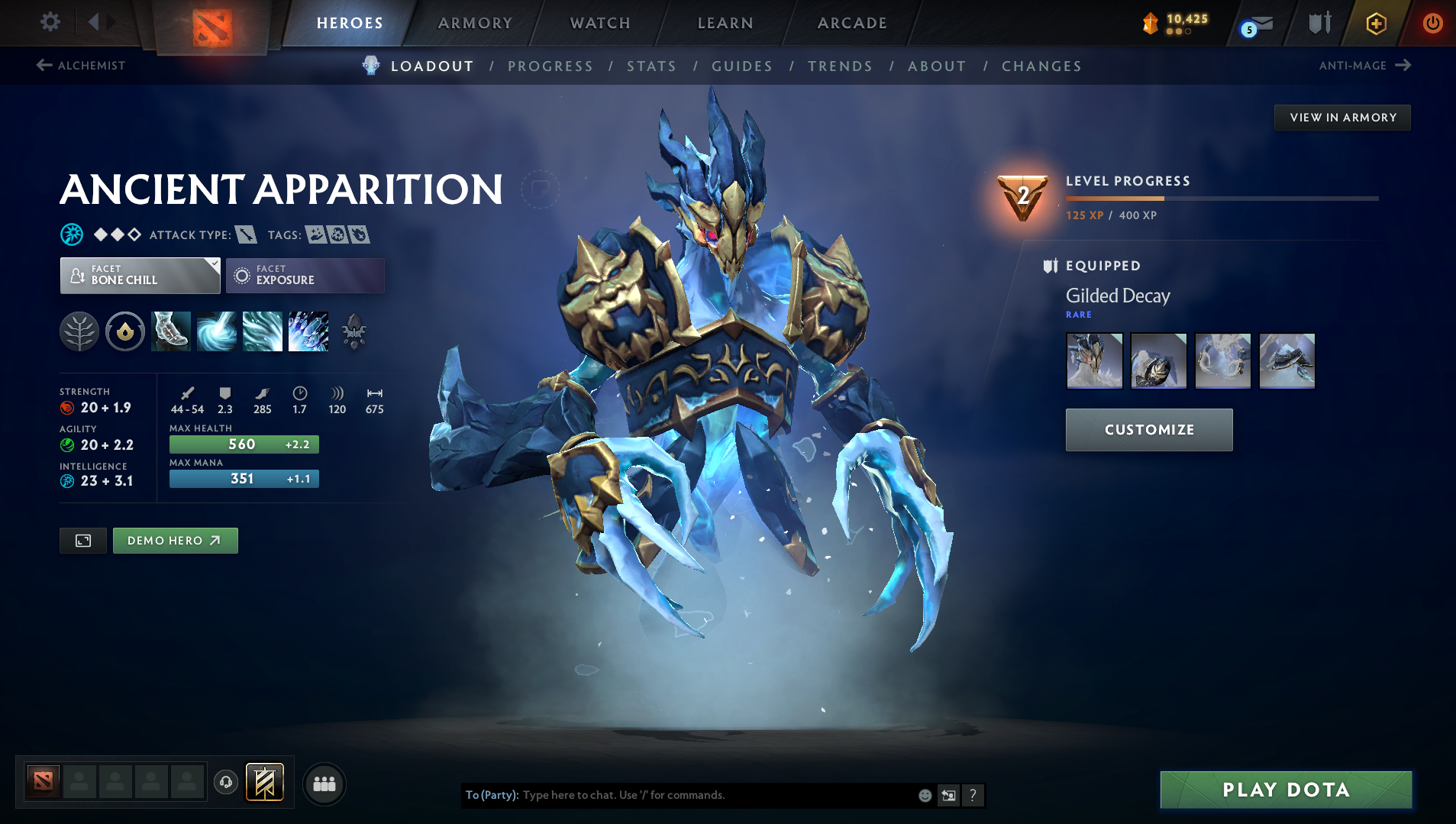Click the shards balance icon showing 10,425
Image resolution: width=1456 pixels, height=824 pixels.
pos(1150,22)
